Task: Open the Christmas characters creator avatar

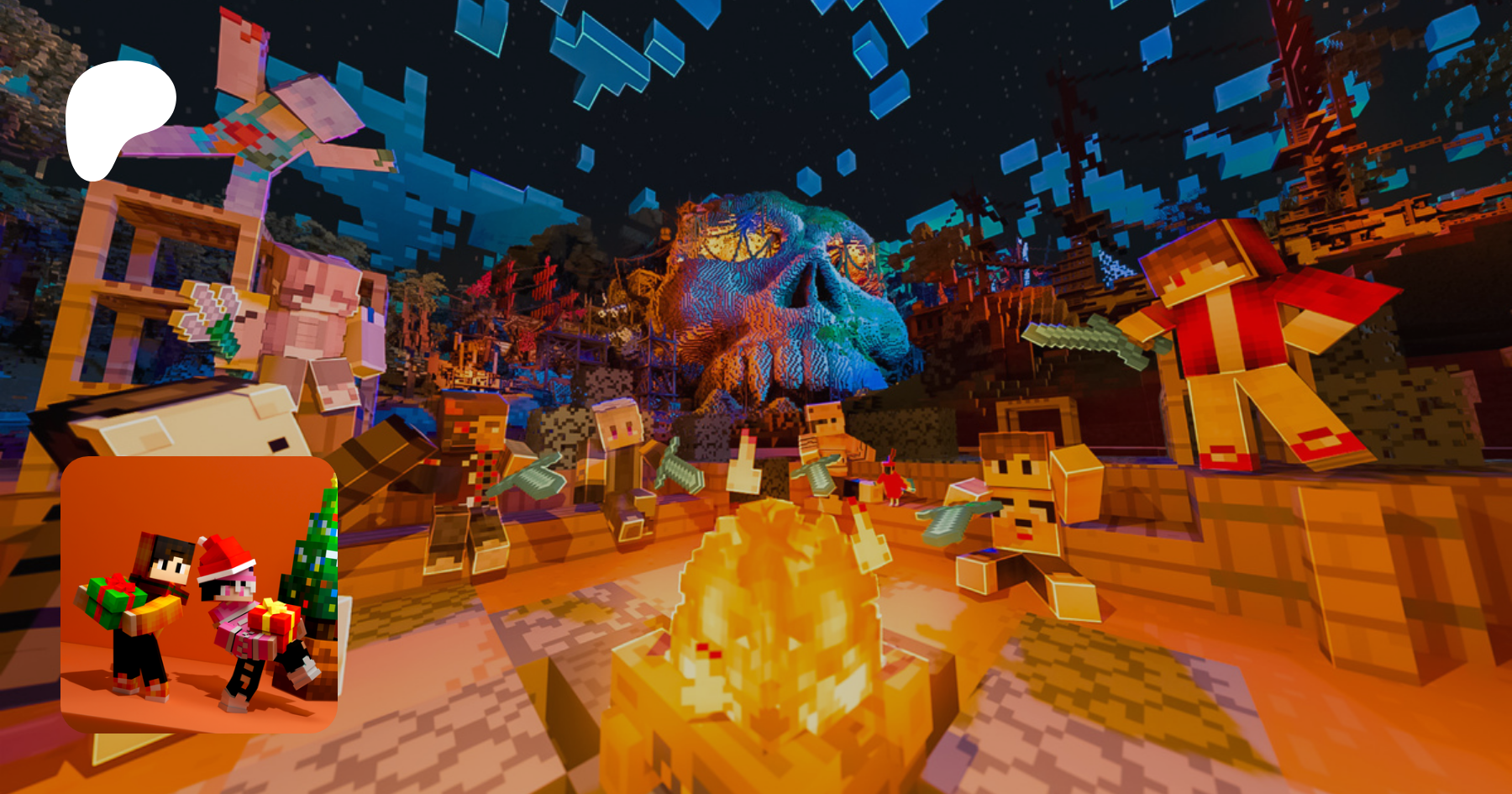Action: [x=199, y=594]
